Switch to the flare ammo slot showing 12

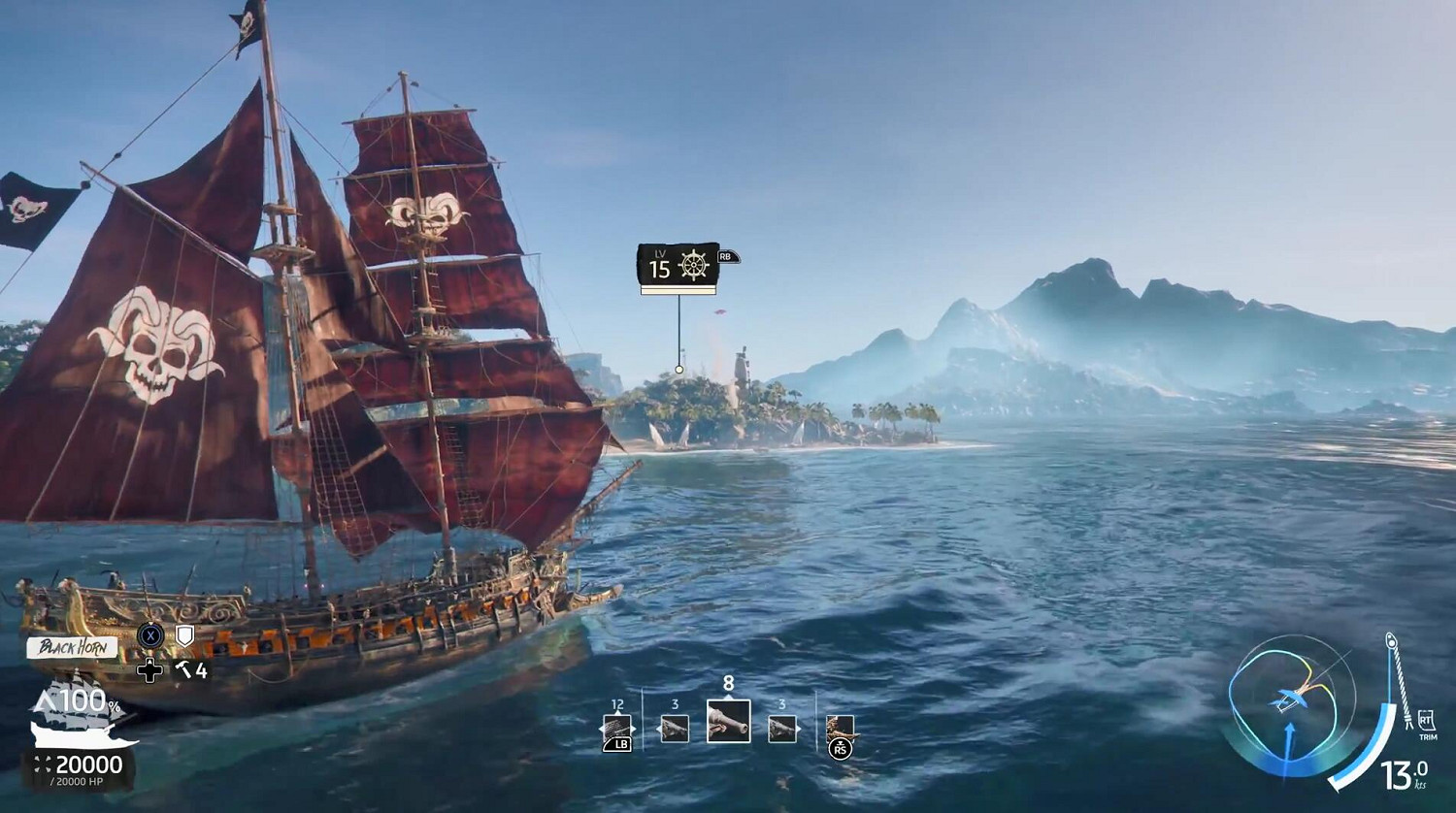(617, 728)
